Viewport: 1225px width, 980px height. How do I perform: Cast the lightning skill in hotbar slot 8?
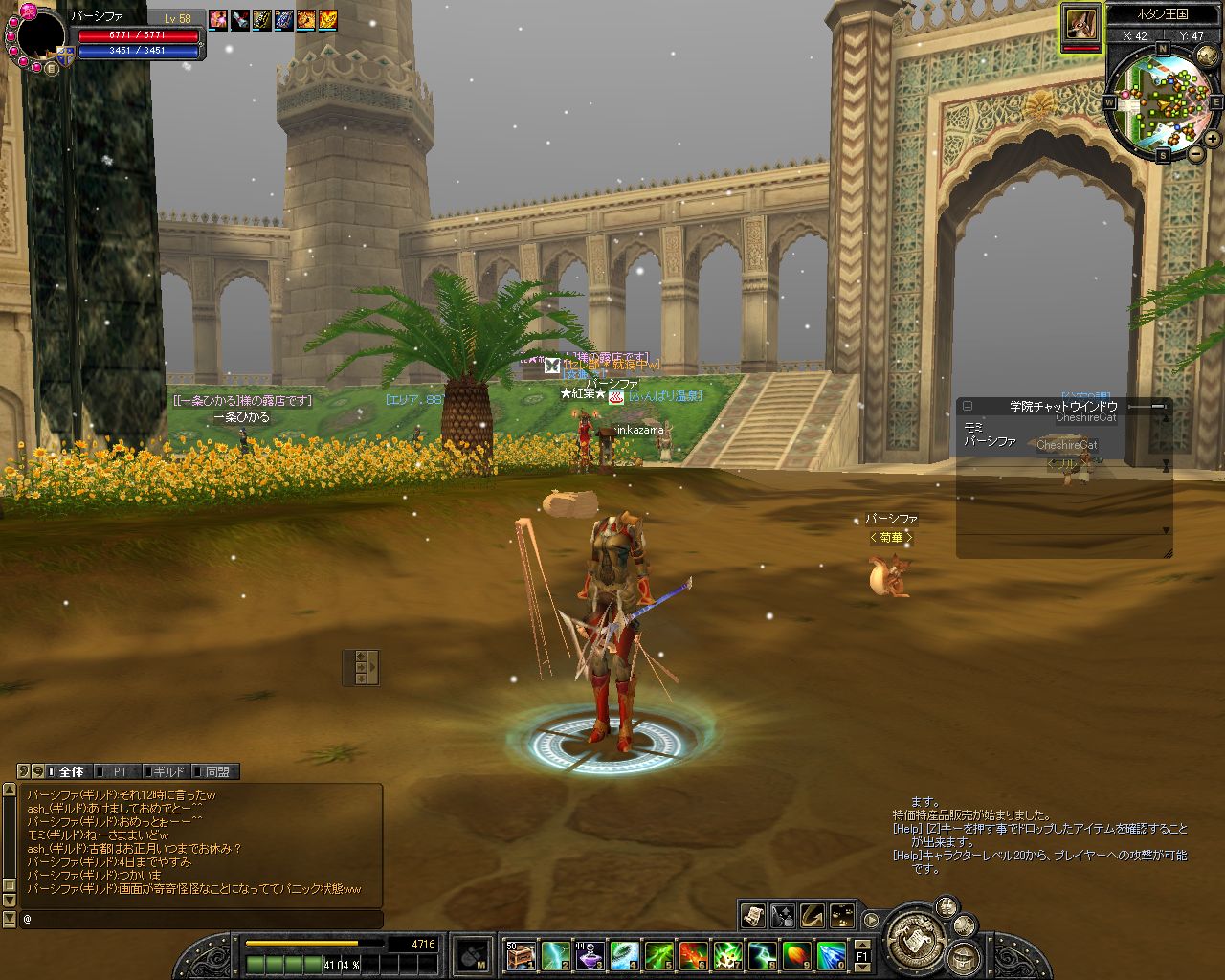(761, 954)
